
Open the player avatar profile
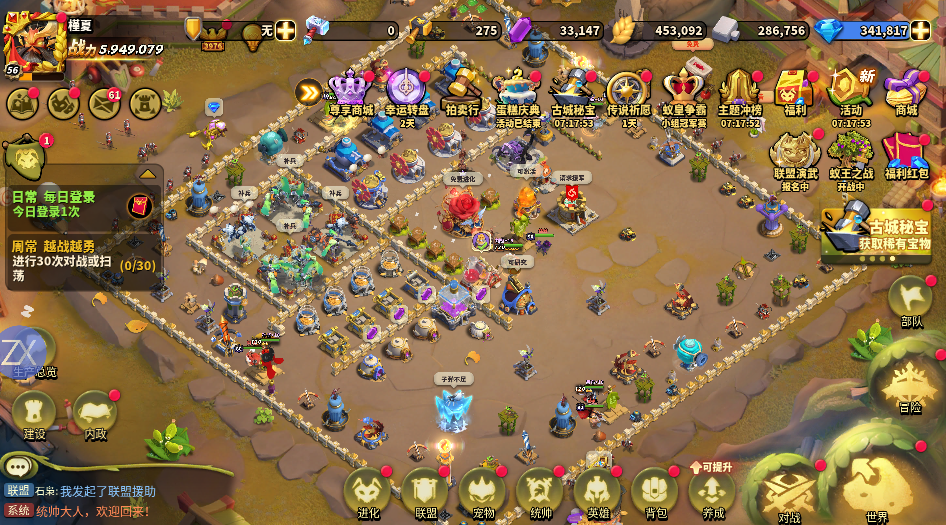(x=34, y=42)
